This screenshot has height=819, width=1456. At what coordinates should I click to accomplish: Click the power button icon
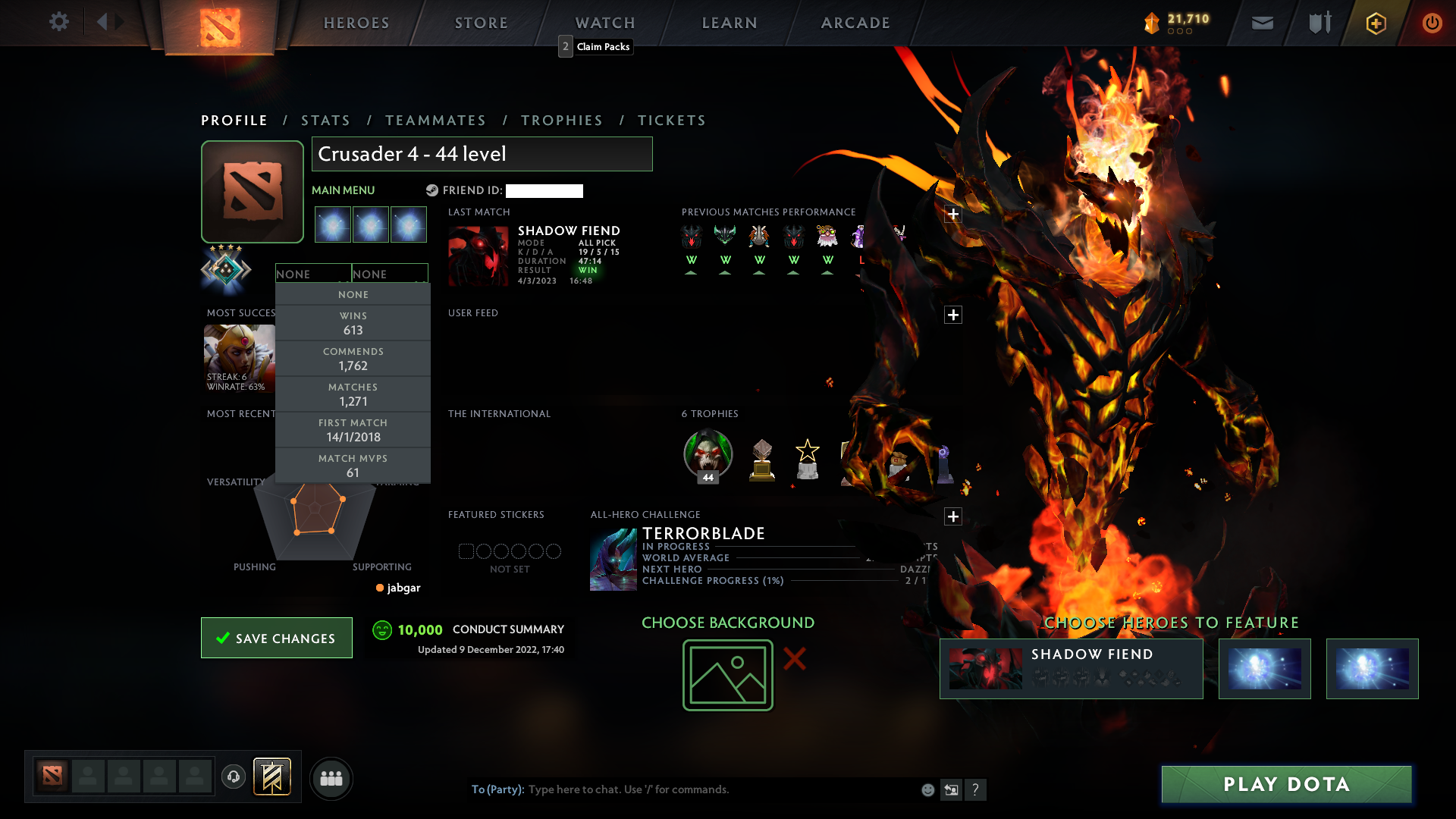(1432, 23)
